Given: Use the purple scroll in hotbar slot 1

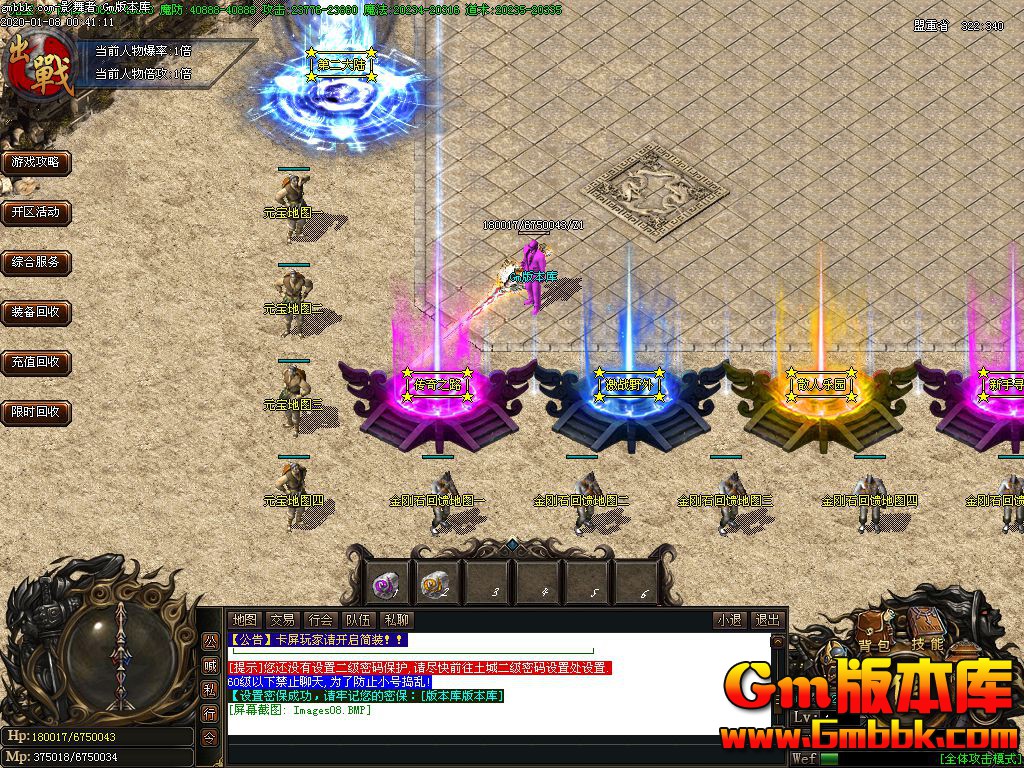Looking at the screenshot, I should tap(386, 582).
